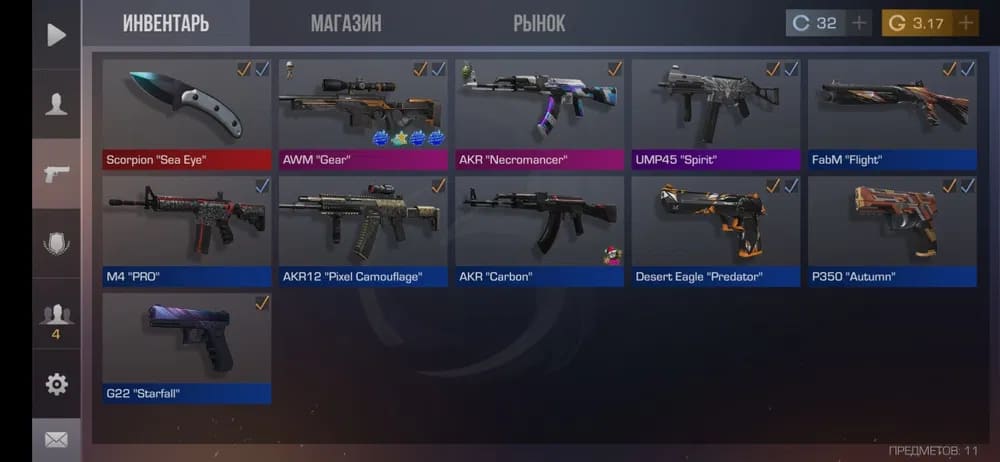Viewport: 1000px width, 462px height.
Task: Choose the AWM "Gear" sniper rifle
Action: coord(363,113)
